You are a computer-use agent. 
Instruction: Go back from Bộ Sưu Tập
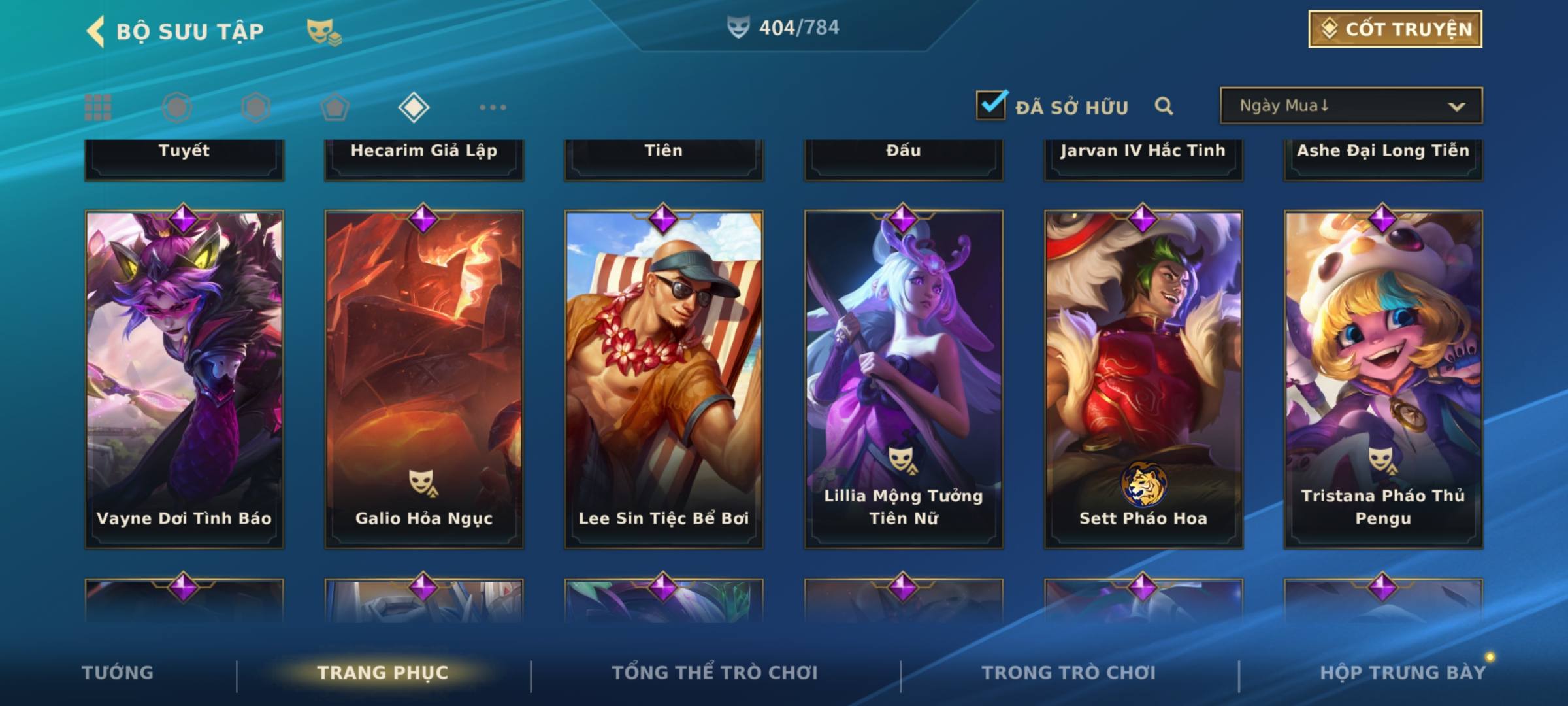pos(96,31)
